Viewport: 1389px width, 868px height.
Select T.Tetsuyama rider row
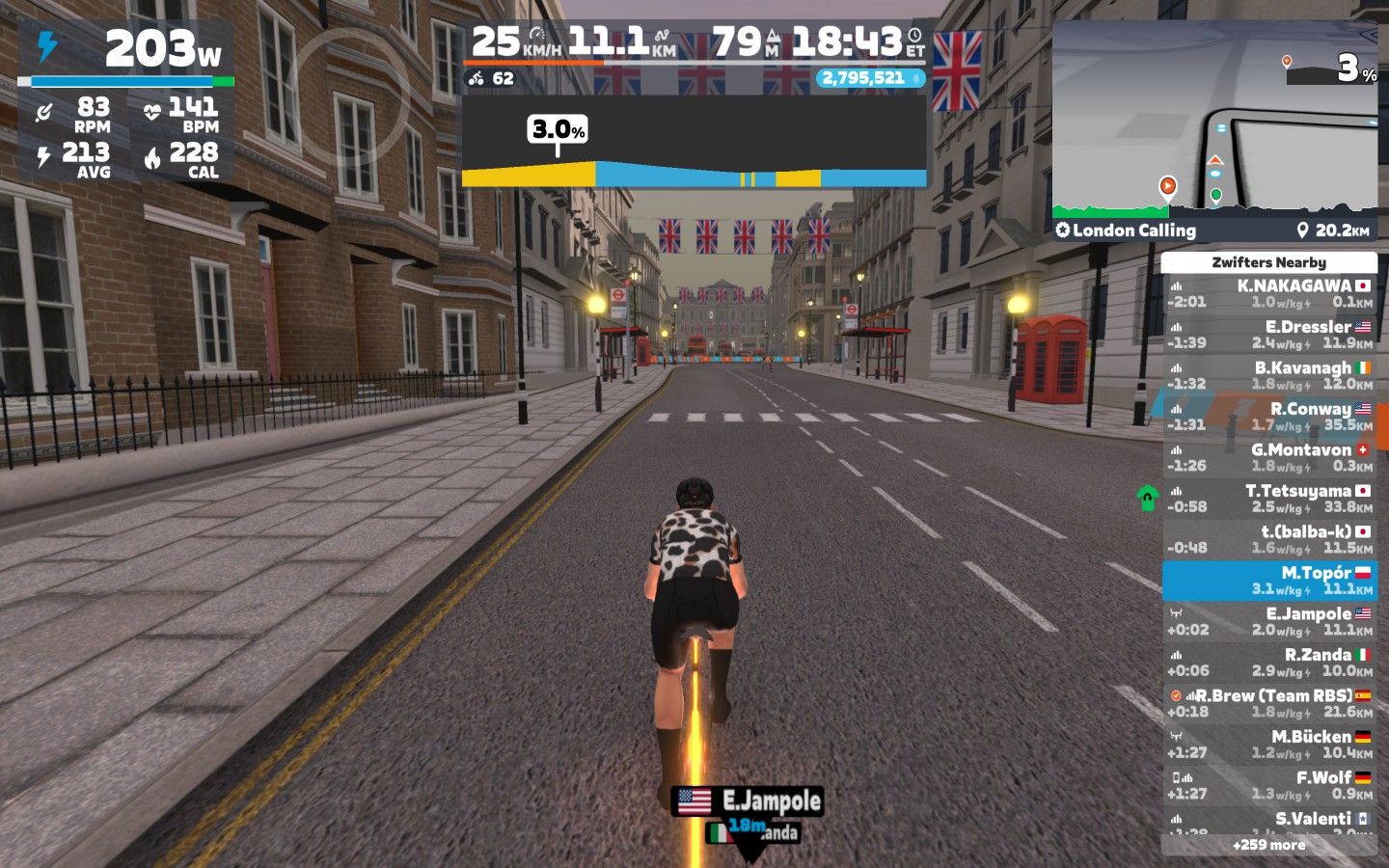pyautogui.click(x=1268, y=499)
